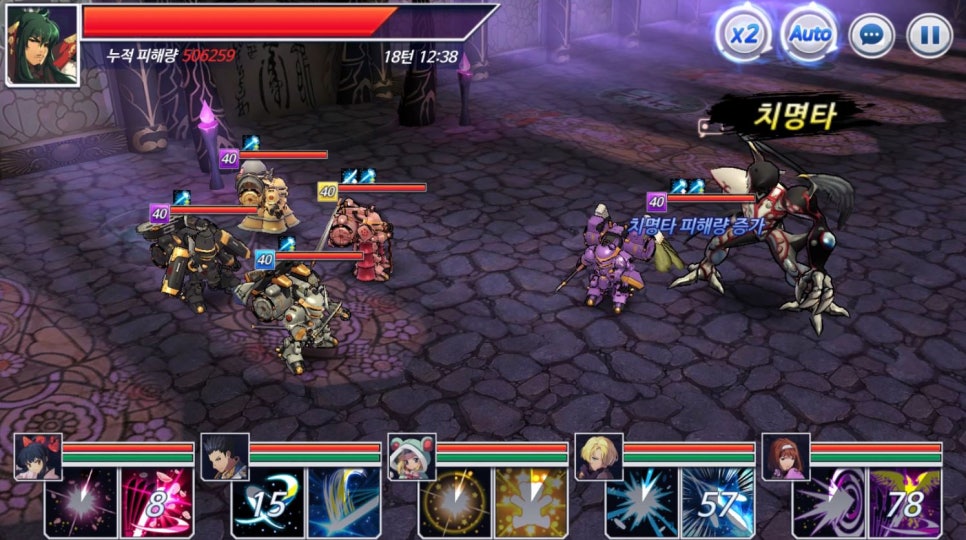The height and width of the screenshot is (540, 966).
Task: Activate the golden ring burst skill
Action: pos(455,503)
